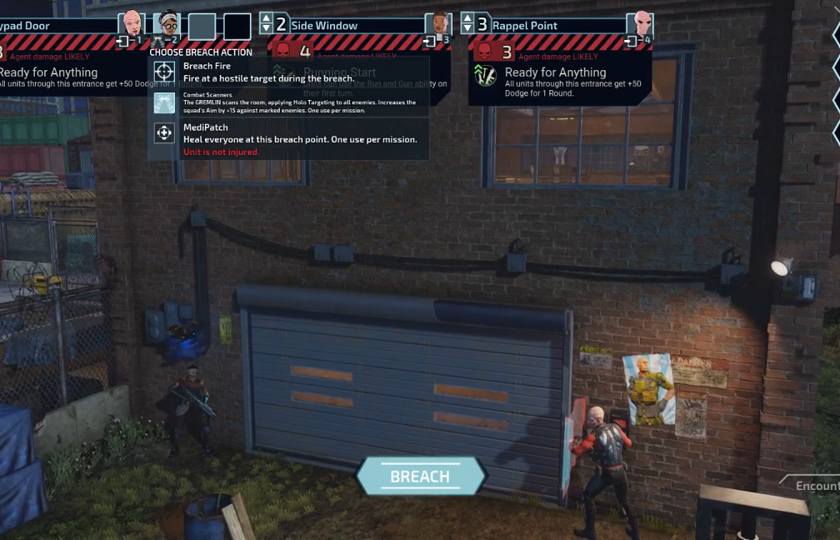
Task: Toggle the arrows beside Rappel Point's number
Action: 467,24
